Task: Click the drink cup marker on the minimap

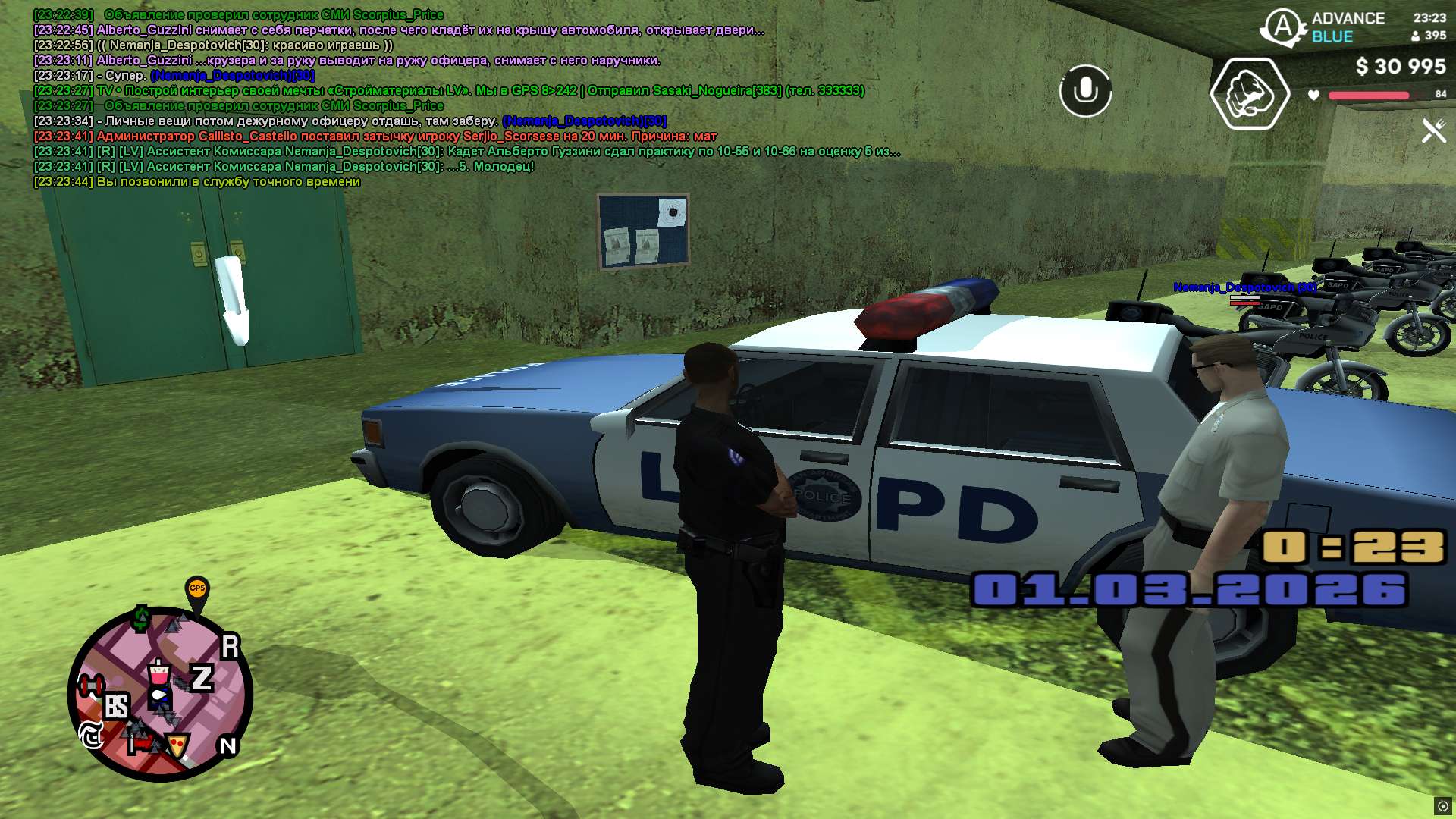Action: coord(158,673)
